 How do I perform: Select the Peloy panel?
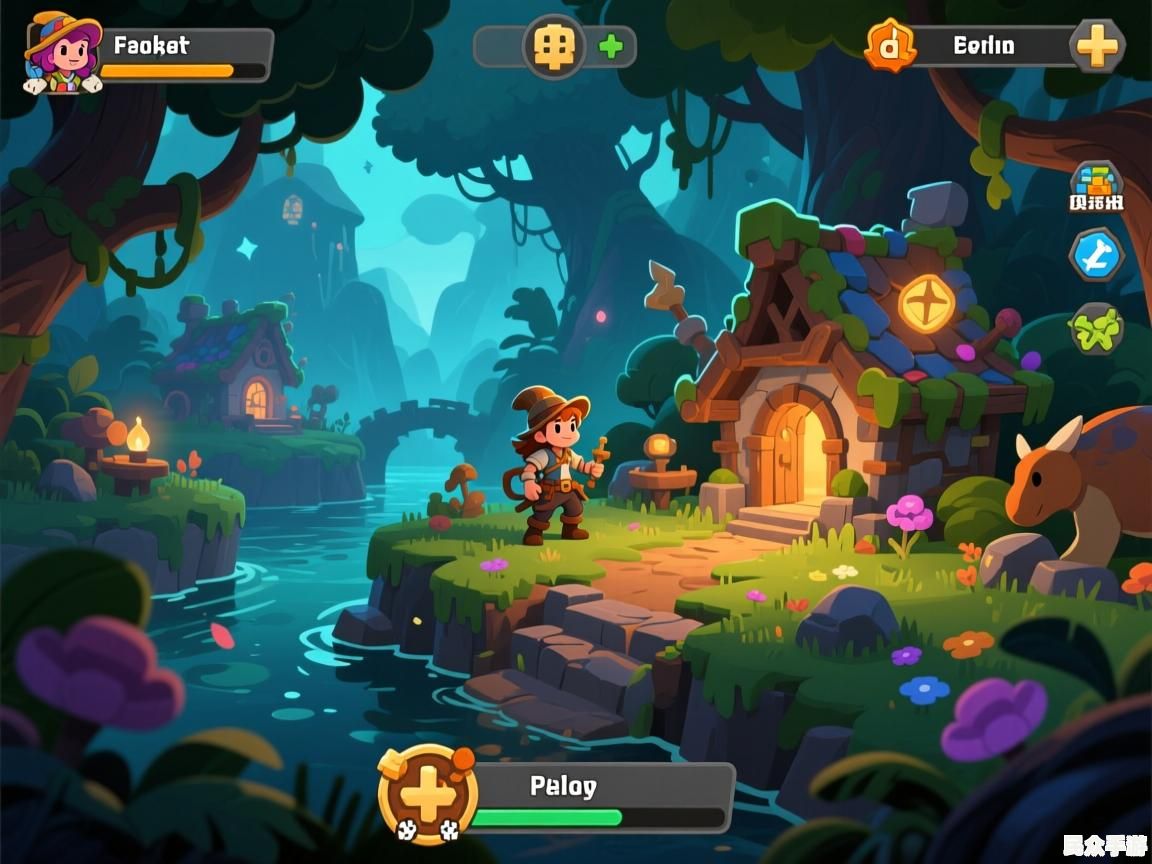(x=600, y=796)
